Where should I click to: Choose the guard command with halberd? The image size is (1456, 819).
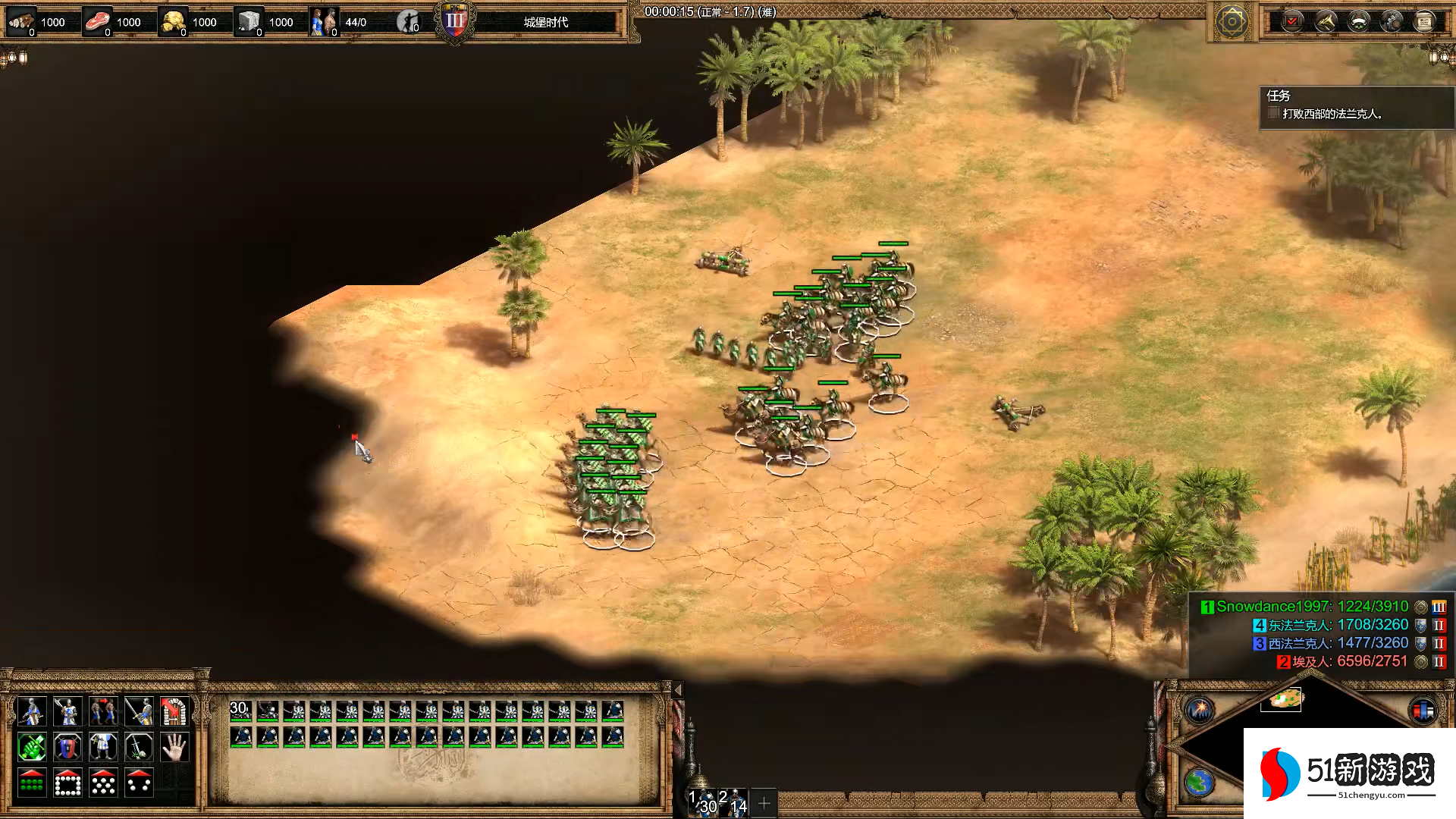pyautogui.click(x=67, y=711)
